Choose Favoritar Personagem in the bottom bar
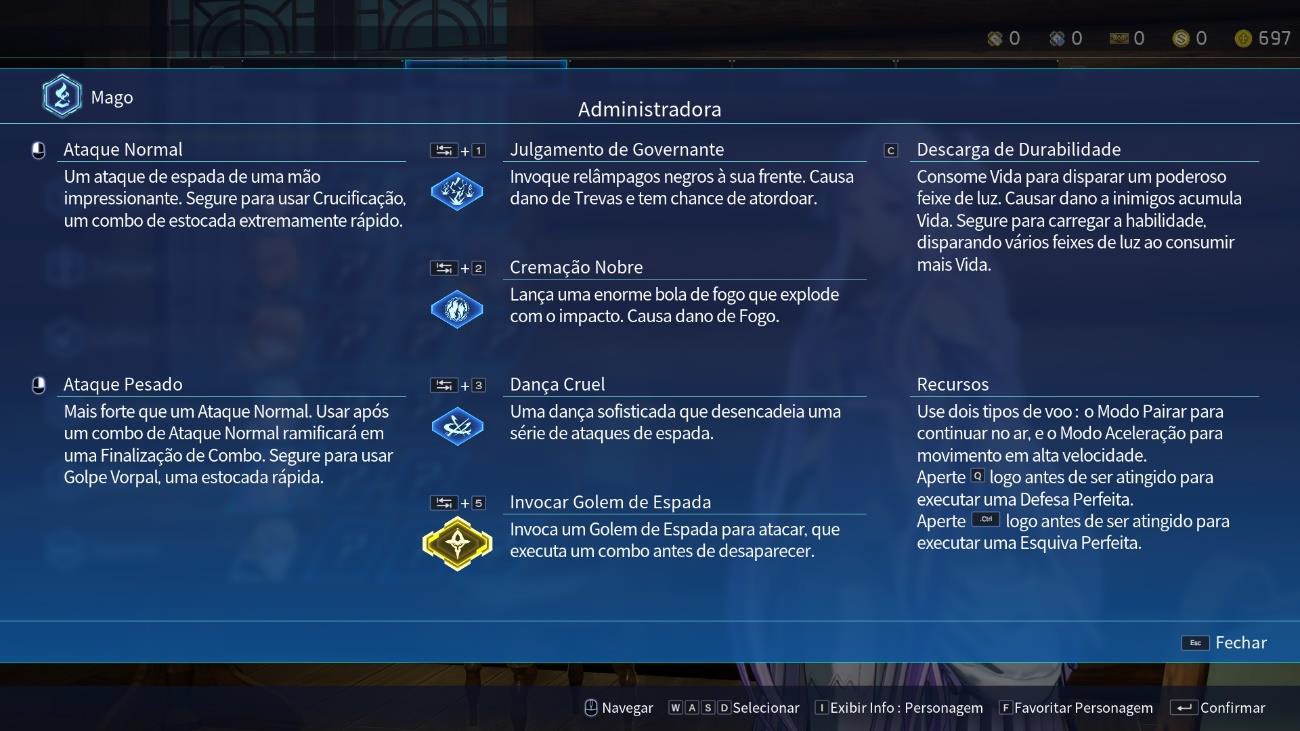Image resolution: width=1300 pixels, height=731 pixels. click(1076, 708)
